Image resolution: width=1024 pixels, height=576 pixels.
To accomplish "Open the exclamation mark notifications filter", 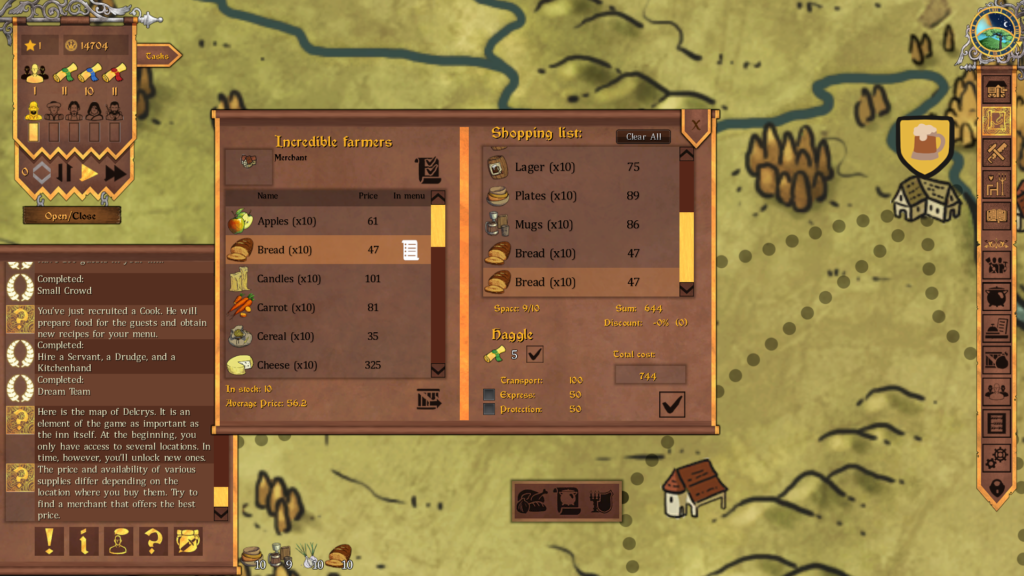I will (49, 541).
